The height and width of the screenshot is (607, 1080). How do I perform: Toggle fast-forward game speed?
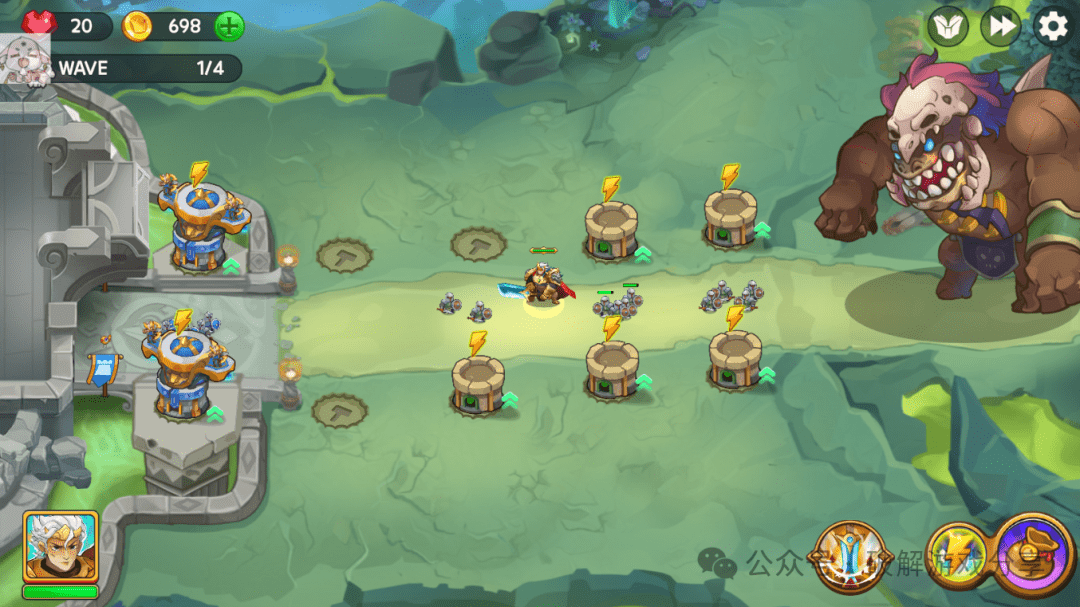coord(999,27)
